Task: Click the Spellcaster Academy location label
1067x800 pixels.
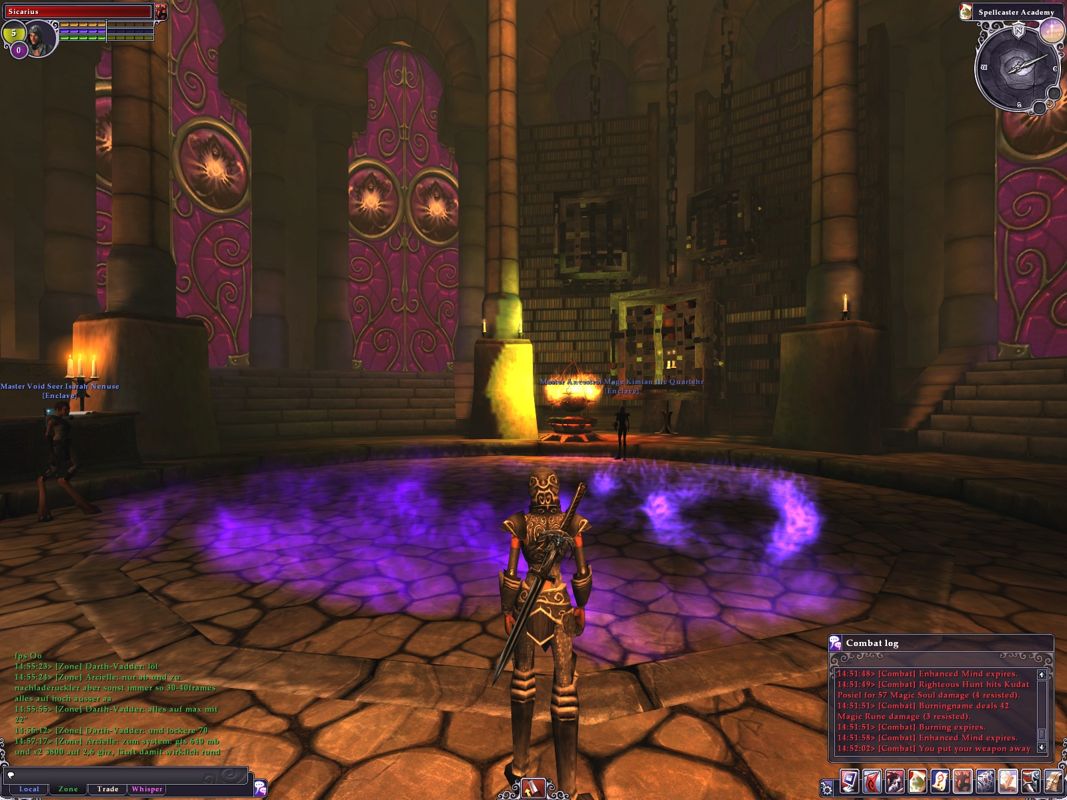Action: (1017, 11)
